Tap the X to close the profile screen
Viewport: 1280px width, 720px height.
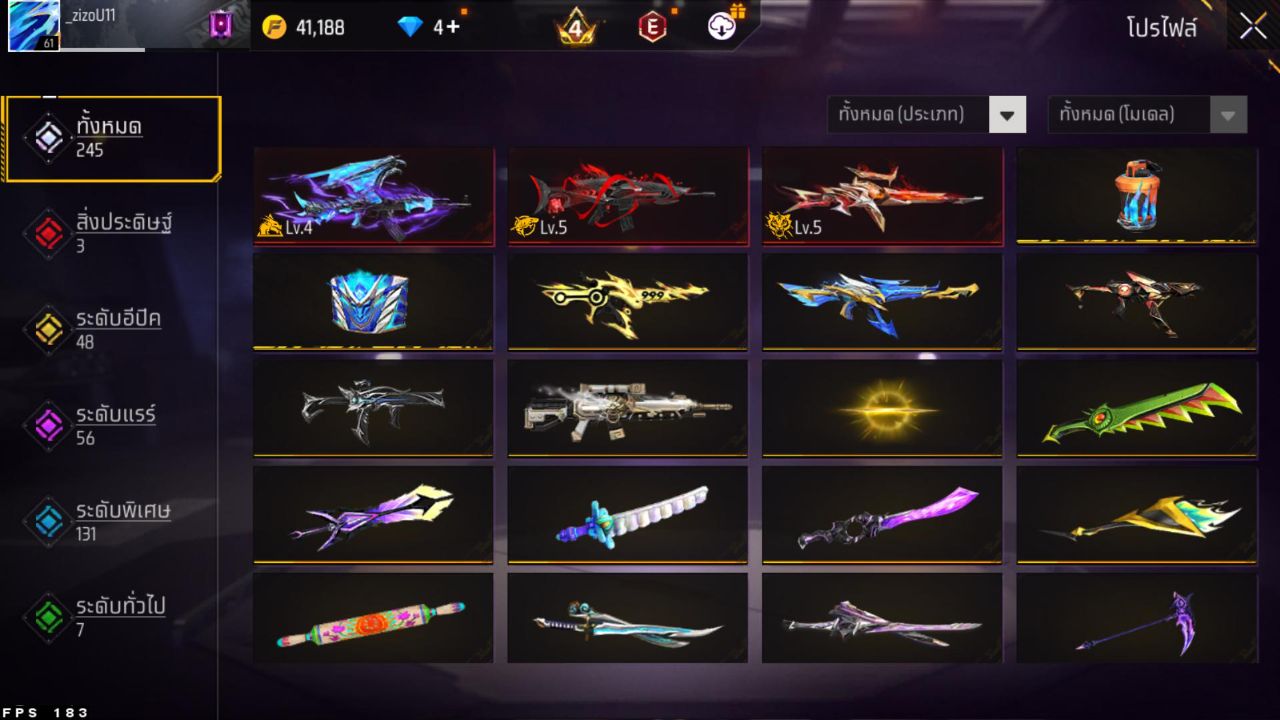[1251, 27]
